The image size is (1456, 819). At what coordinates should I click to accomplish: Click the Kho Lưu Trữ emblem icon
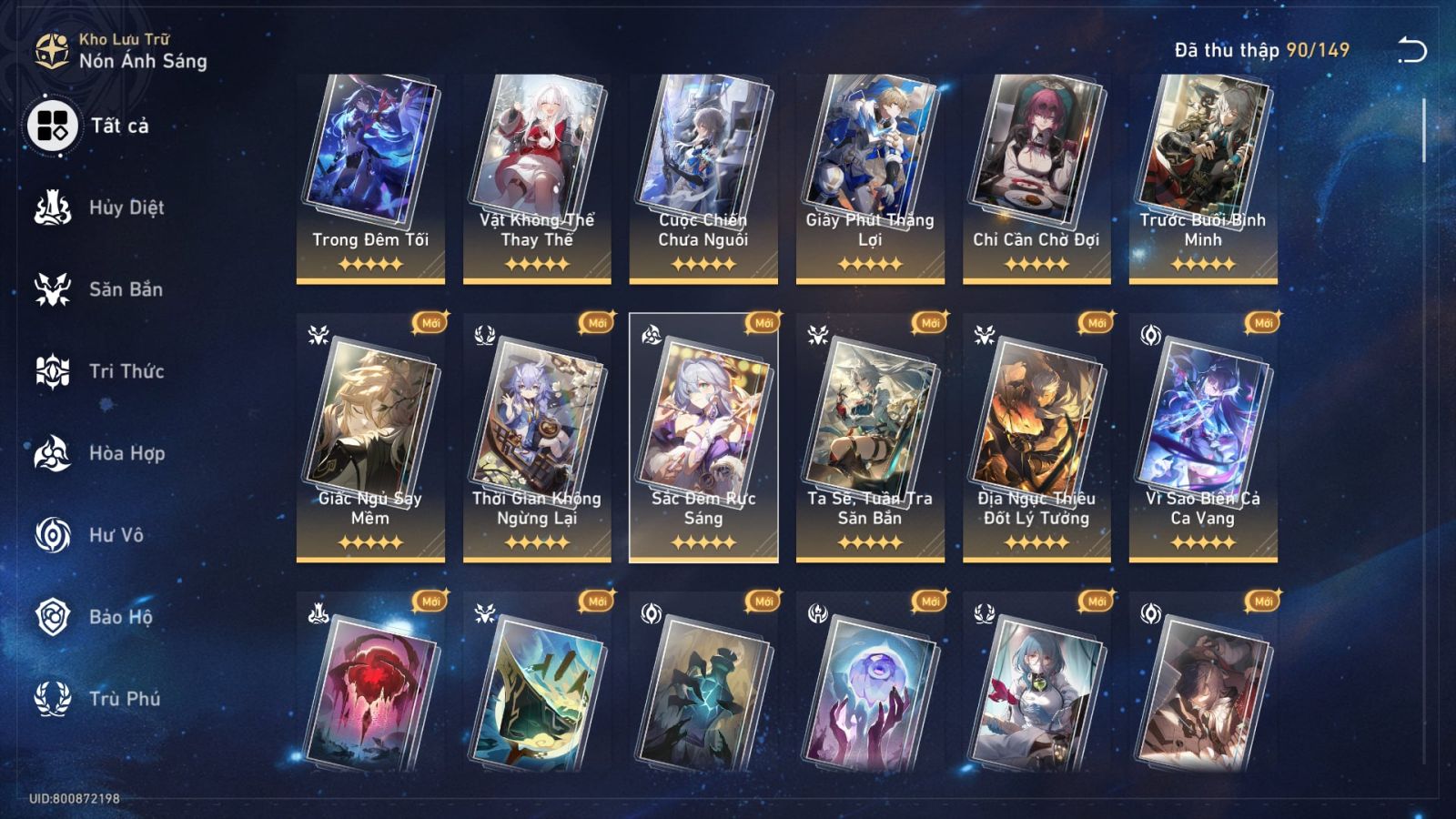pyautogui.click(x=51, y=50)
